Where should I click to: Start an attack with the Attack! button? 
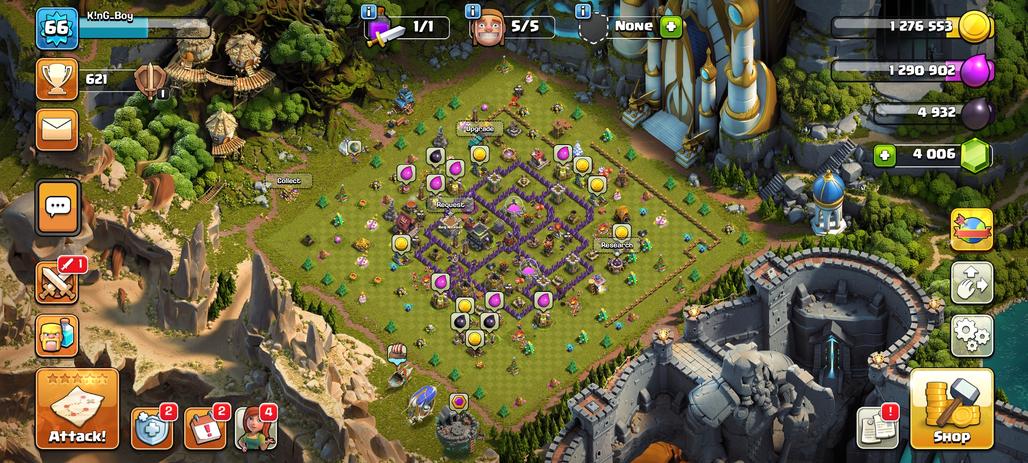click(x=77, y=409)
